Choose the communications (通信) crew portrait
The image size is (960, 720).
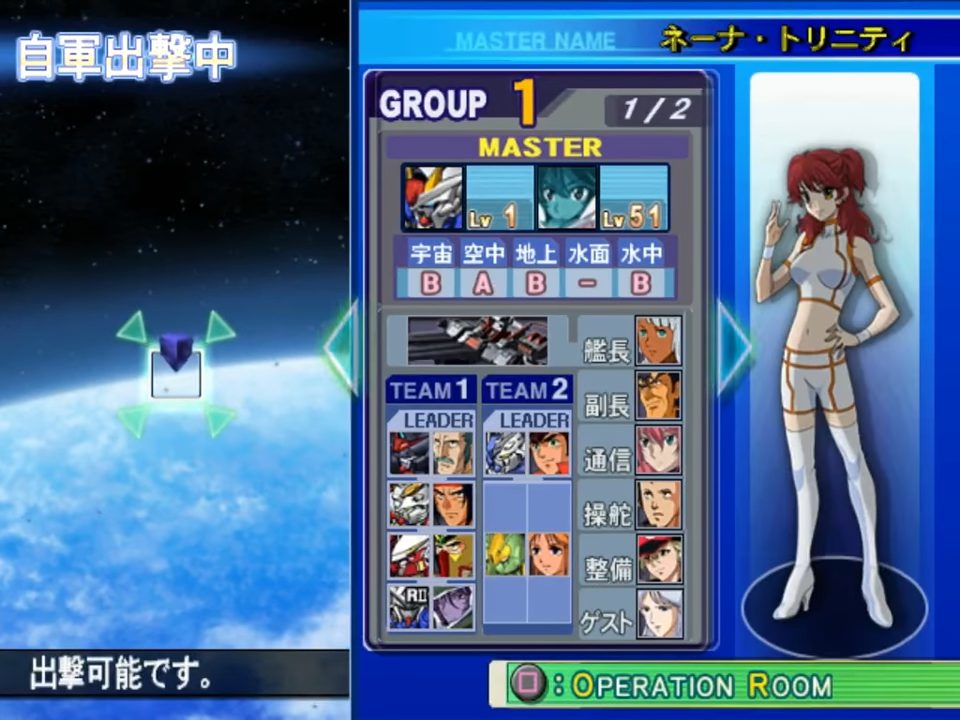coord(659,450)
